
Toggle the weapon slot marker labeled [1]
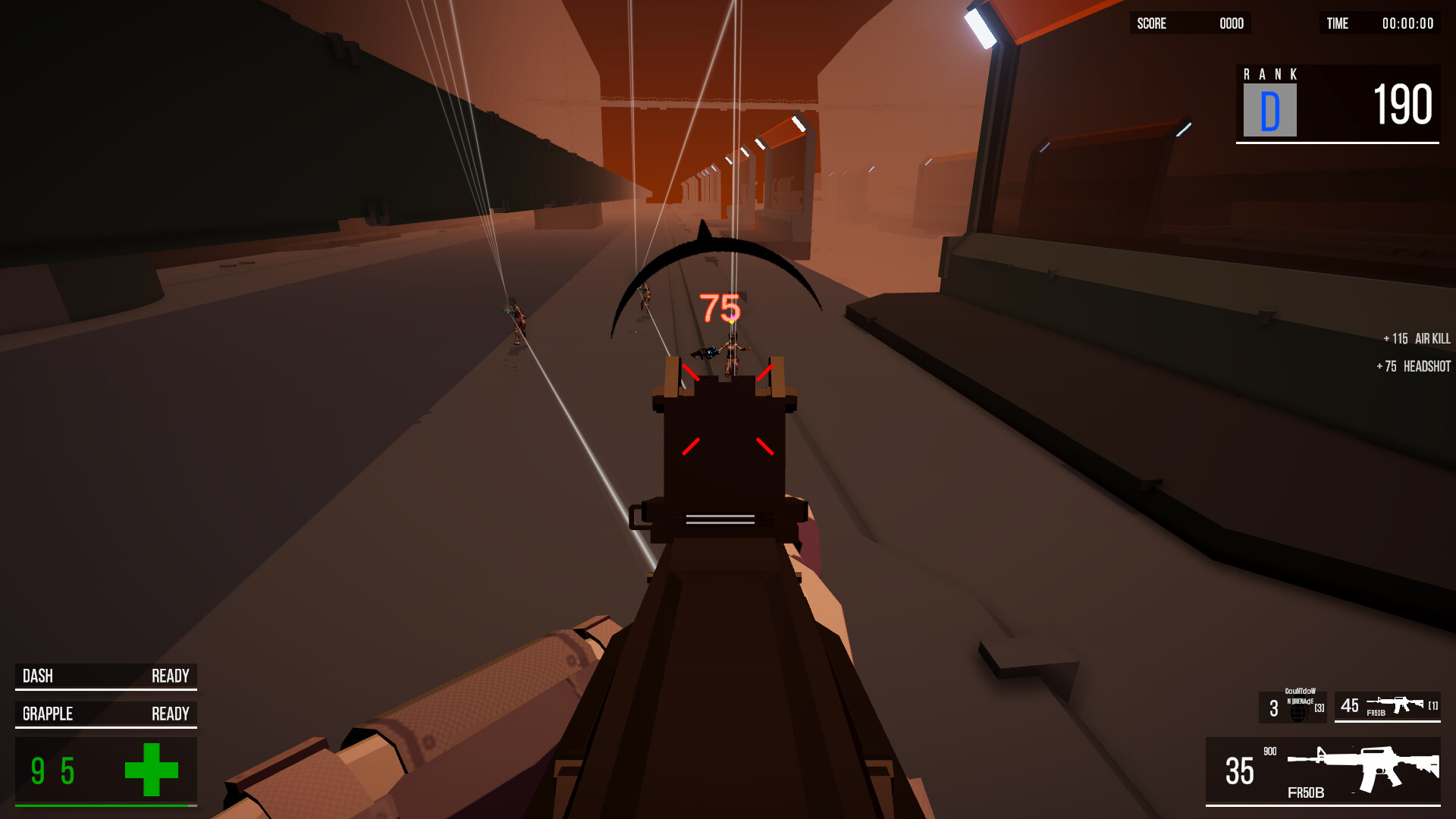coord(1433,705)
